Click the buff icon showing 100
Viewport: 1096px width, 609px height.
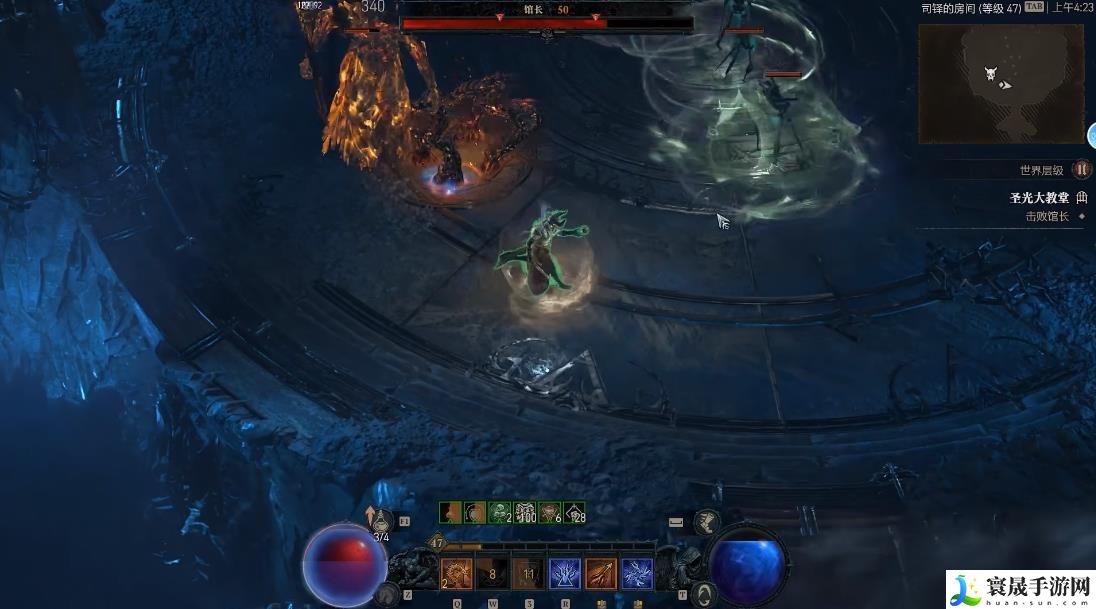(525, 513)
